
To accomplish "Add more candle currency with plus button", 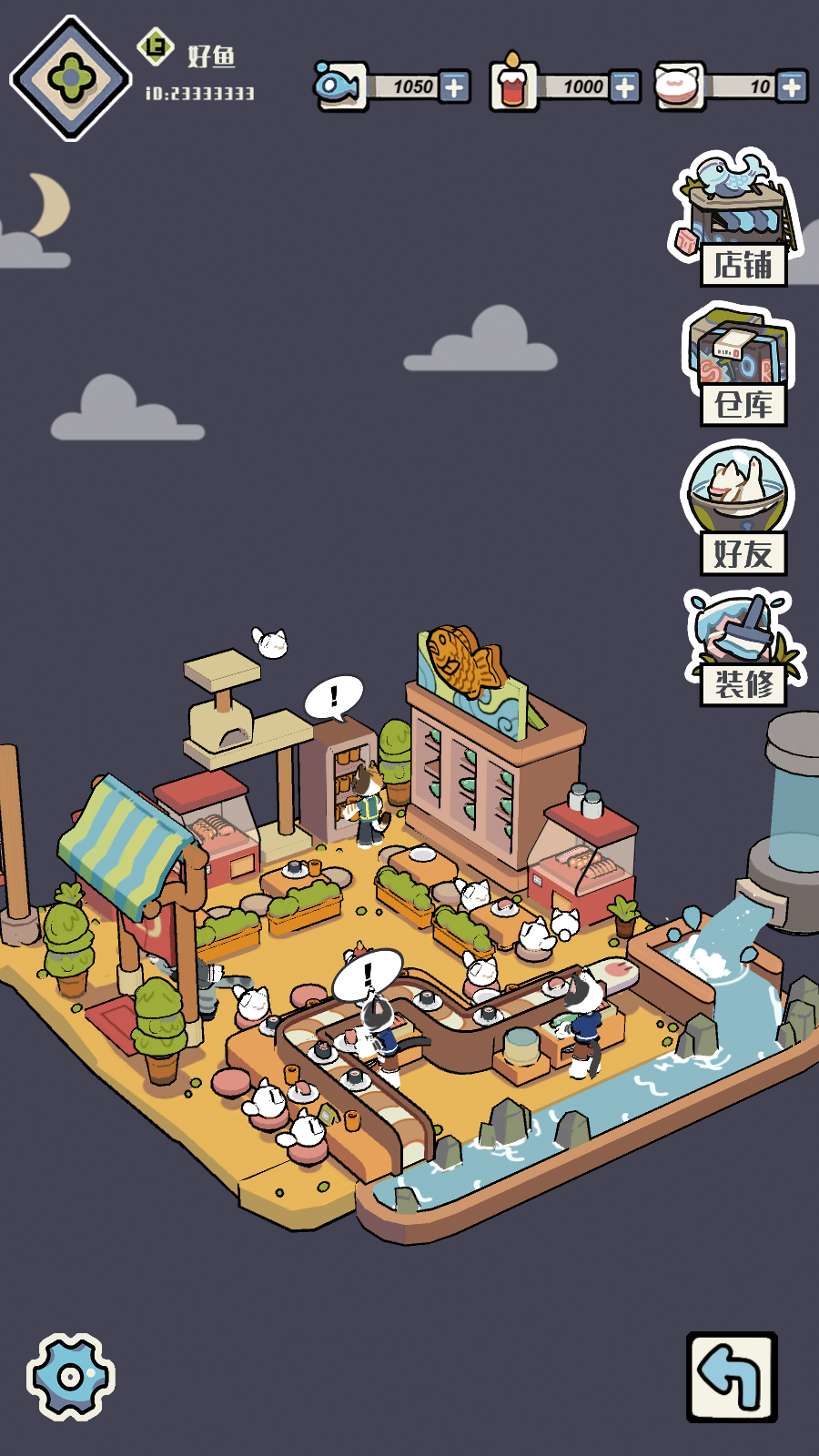I will click(x=624, y=87).
